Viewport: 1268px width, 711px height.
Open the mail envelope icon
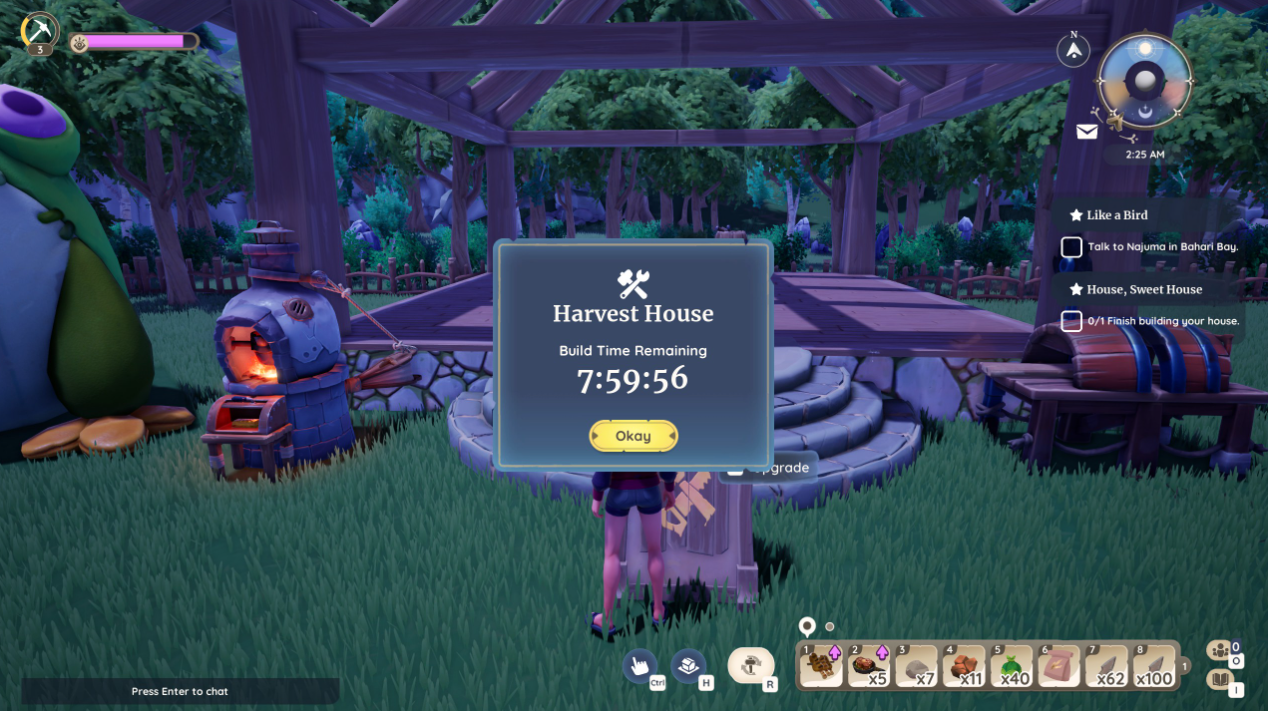tap(1087, 131)
